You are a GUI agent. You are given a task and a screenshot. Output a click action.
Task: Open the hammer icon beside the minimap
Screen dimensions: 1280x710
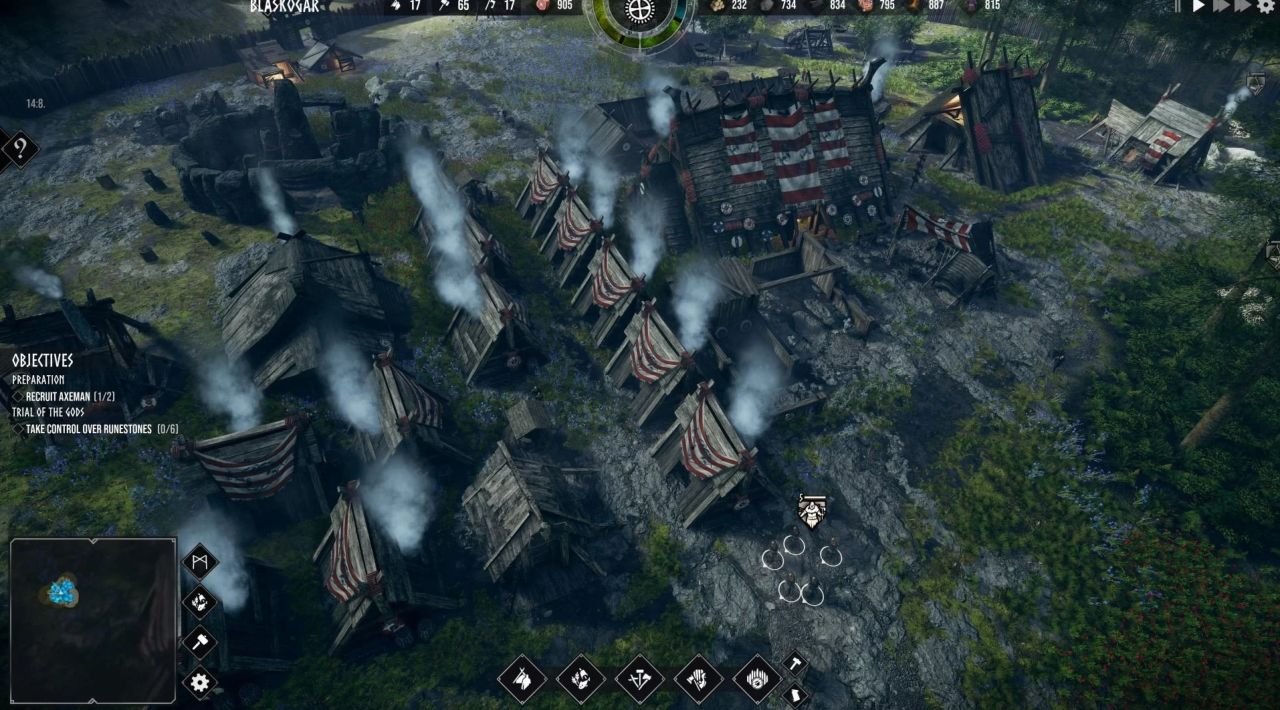point(200,642)
